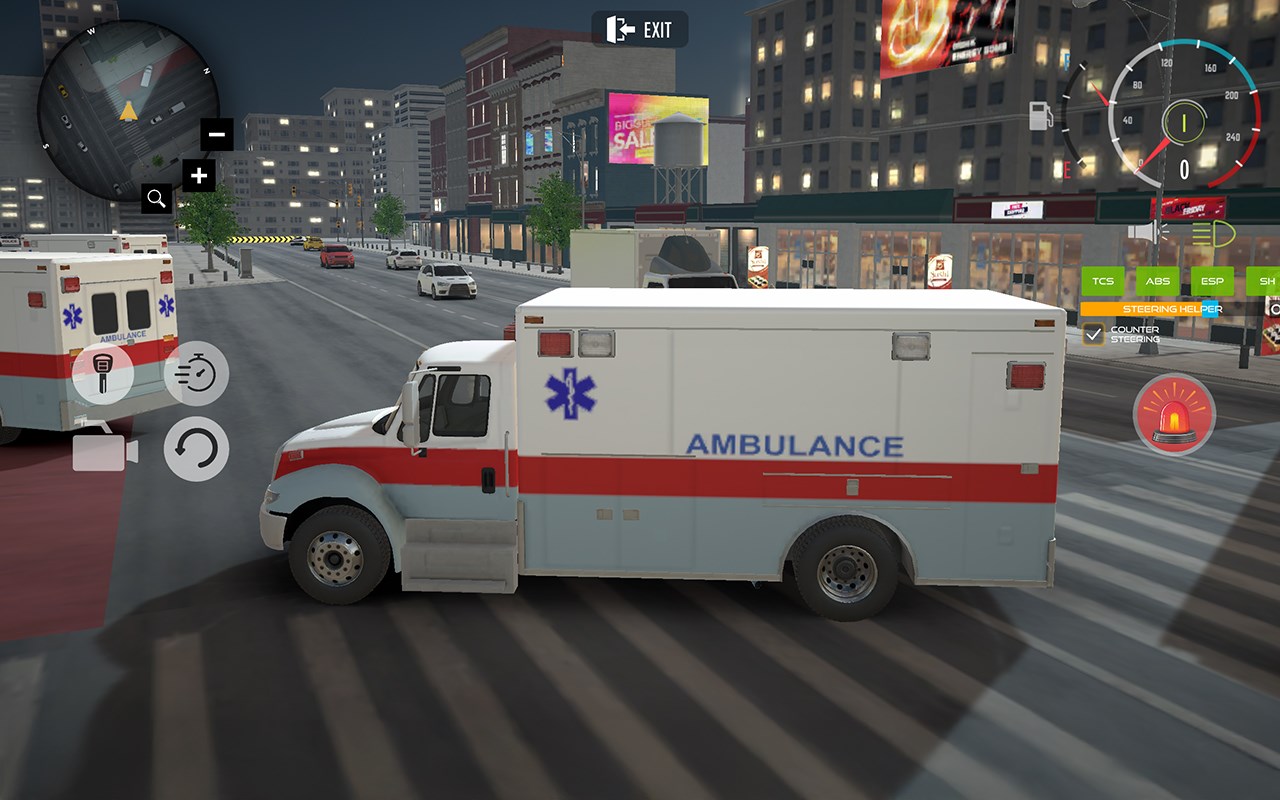Zoom in the minimap with the plus button
Screen dimensions: 1280x800
198,175
